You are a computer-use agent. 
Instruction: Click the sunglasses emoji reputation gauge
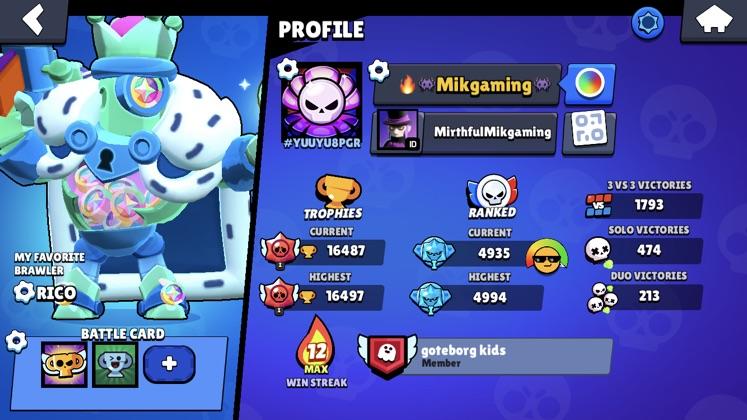(547, 258)
